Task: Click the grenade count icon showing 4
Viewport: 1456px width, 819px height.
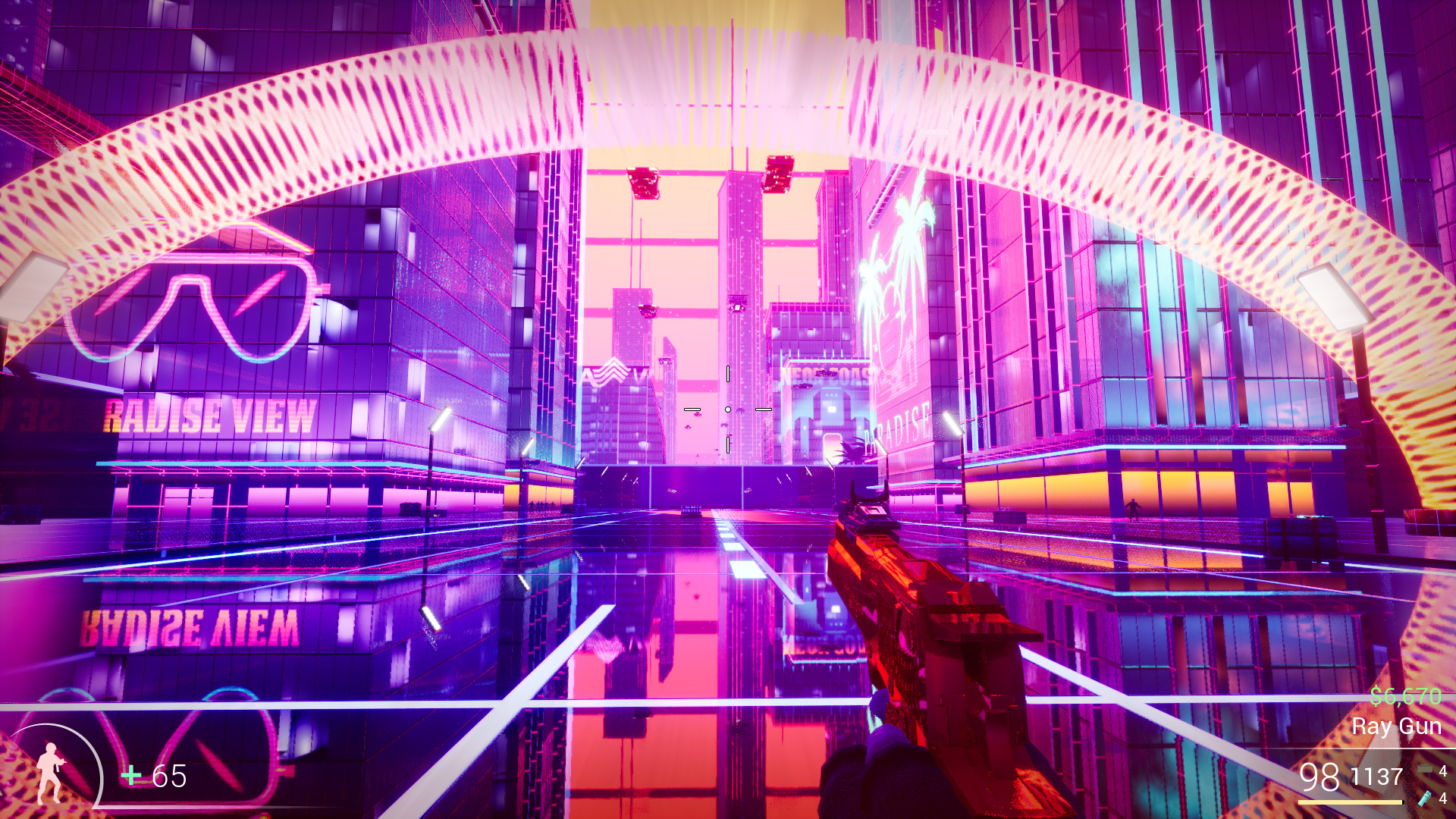Action: [1426, 768]
